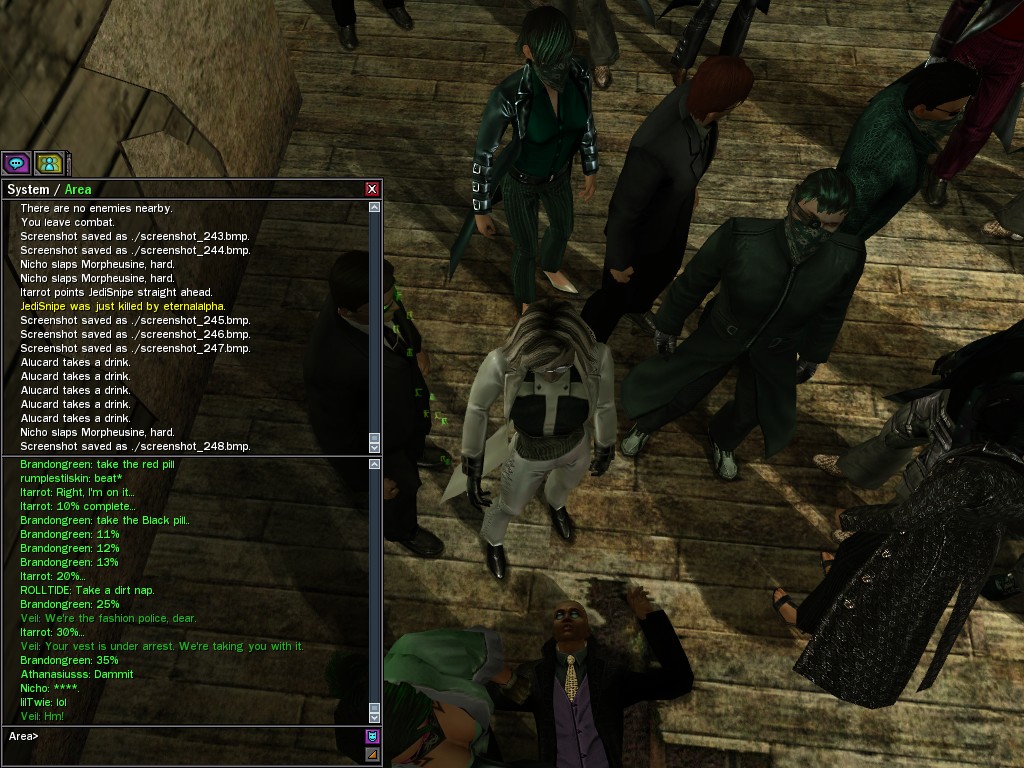Open the purple emote mask button
This screenshot has height=768, width=1024.
click(x=373, y=737)
